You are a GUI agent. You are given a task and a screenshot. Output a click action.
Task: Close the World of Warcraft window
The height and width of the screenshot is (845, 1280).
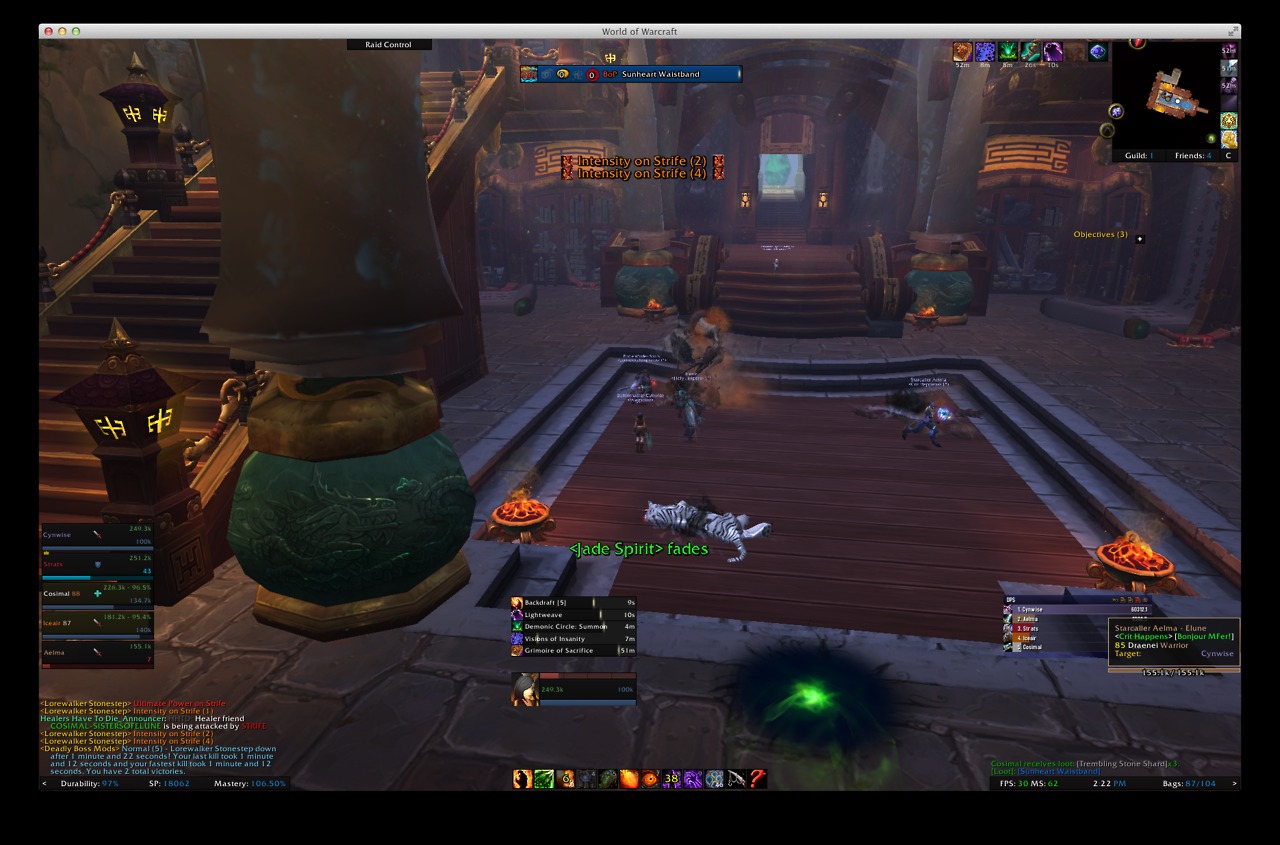click(48, 32)
